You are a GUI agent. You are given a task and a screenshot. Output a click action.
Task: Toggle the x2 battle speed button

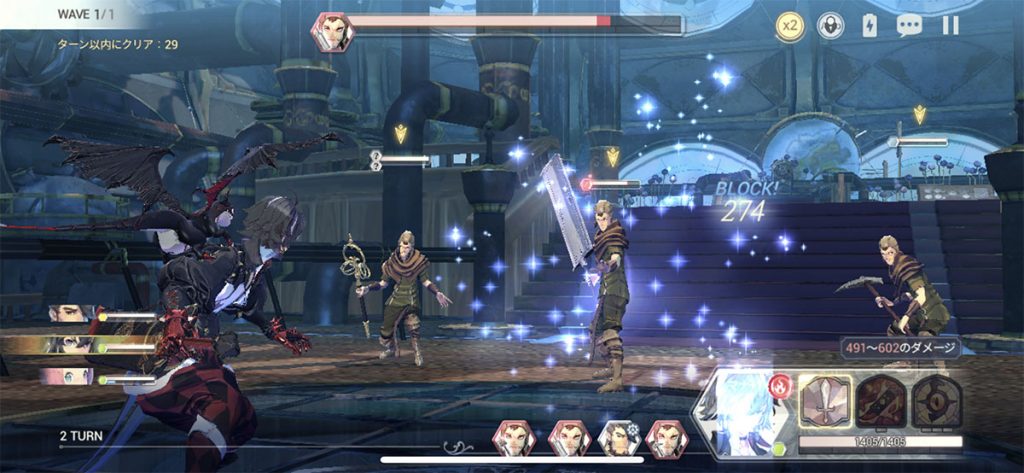[x=790, y=26]
